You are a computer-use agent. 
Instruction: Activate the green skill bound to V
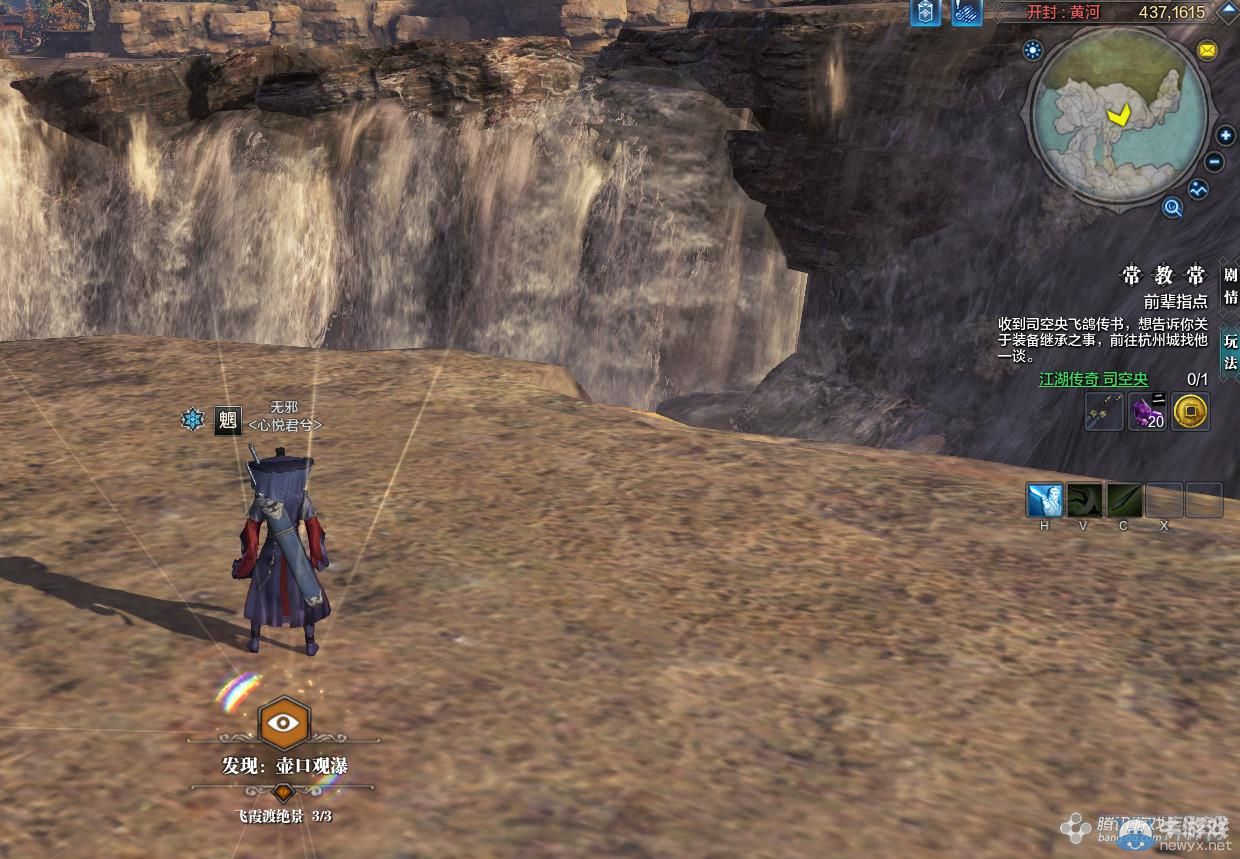click(1084, 499)
